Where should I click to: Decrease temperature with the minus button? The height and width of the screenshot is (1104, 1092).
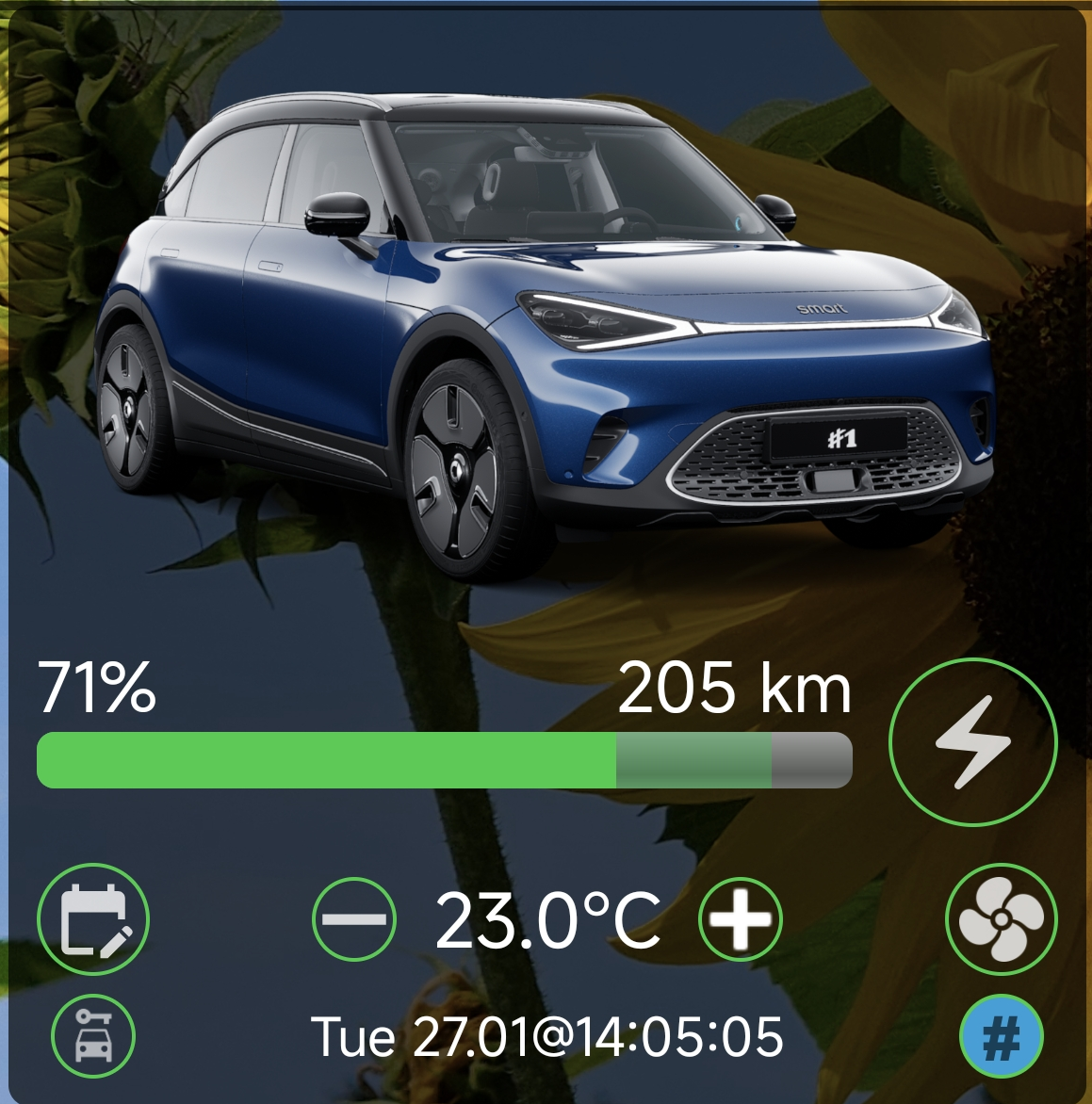click(353, 918)
